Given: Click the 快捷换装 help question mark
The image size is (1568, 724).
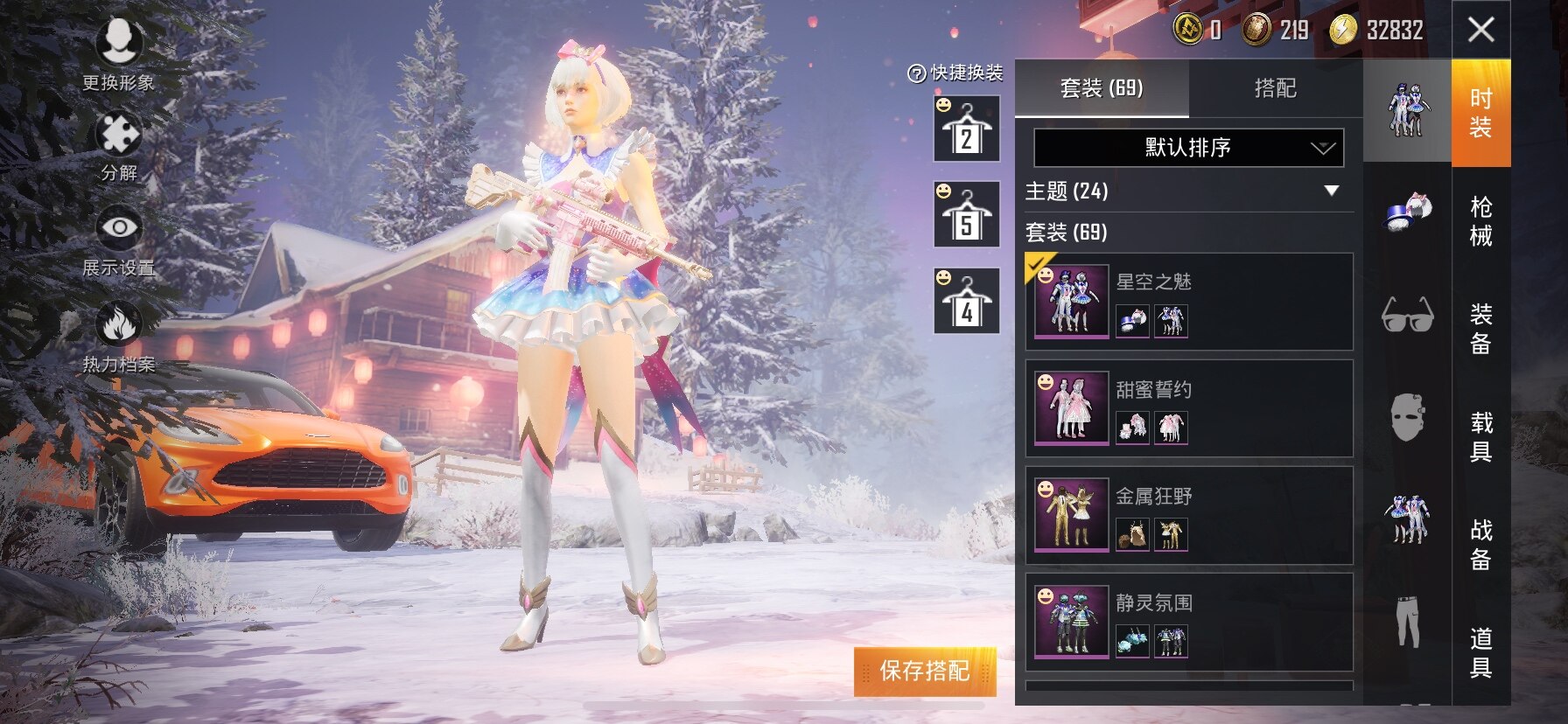Looking at the screenshot, I should [x=916, y=73].
